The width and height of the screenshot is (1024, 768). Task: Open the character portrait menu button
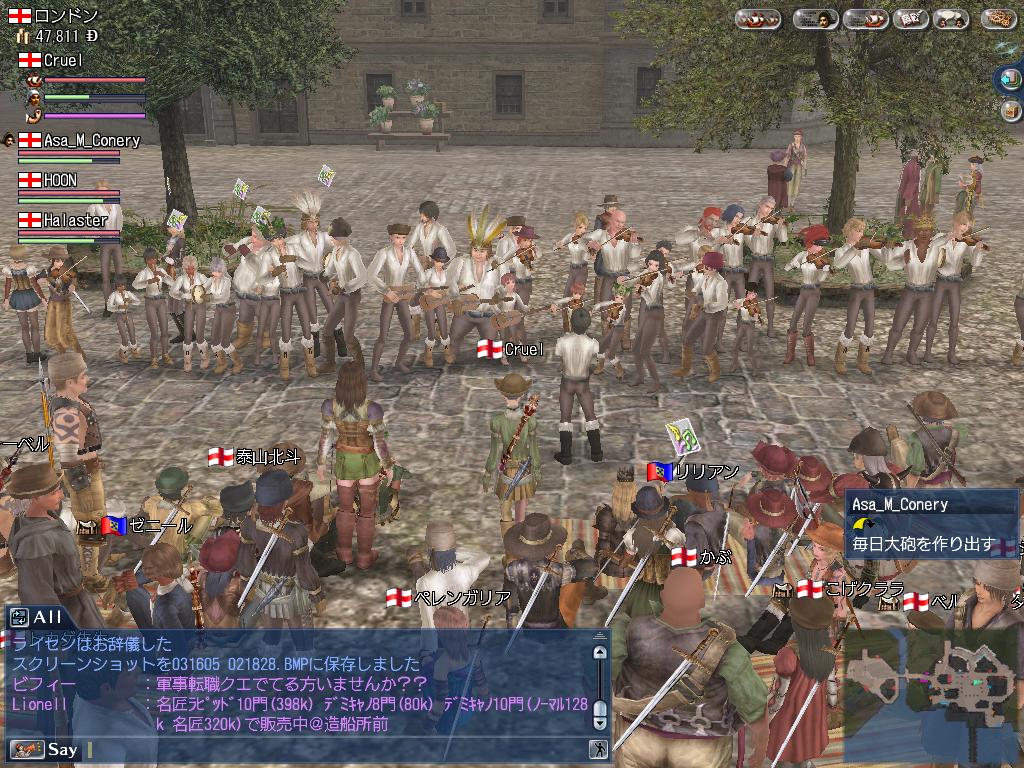816,19
